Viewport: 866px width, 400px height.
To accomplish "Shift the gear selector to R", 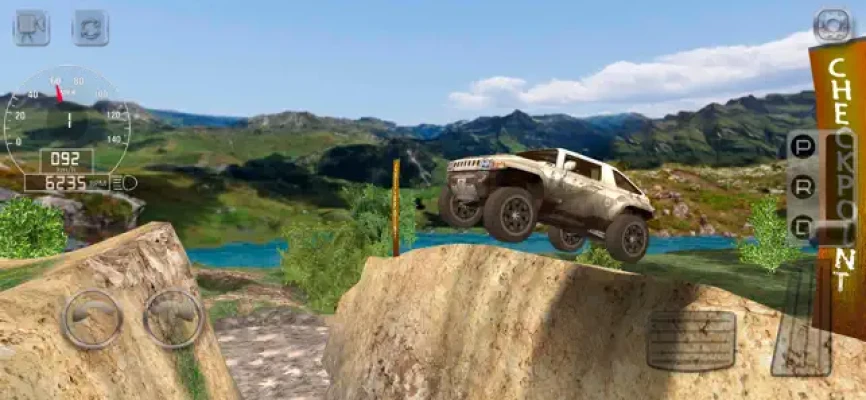I will tap(801, 187).
